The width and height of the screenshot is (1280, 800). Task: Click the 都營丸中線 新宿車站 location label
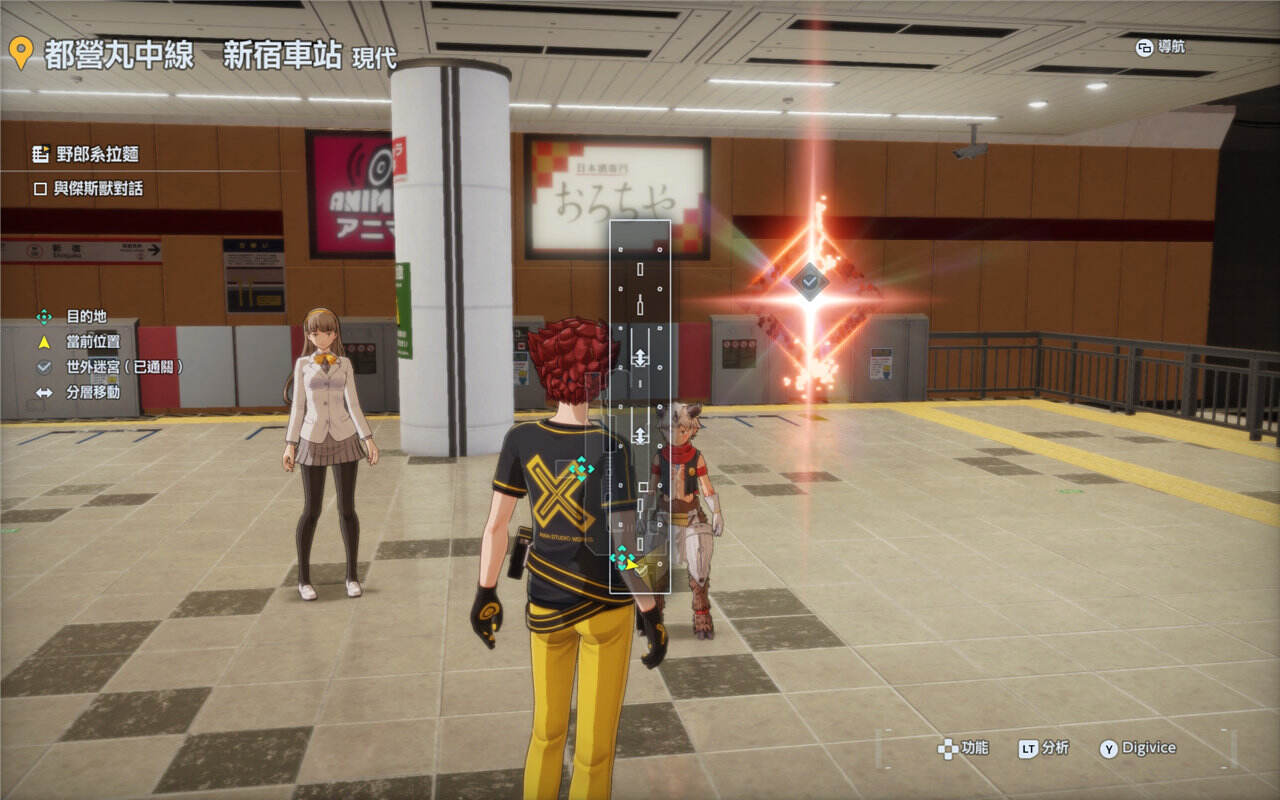(193, 54)
